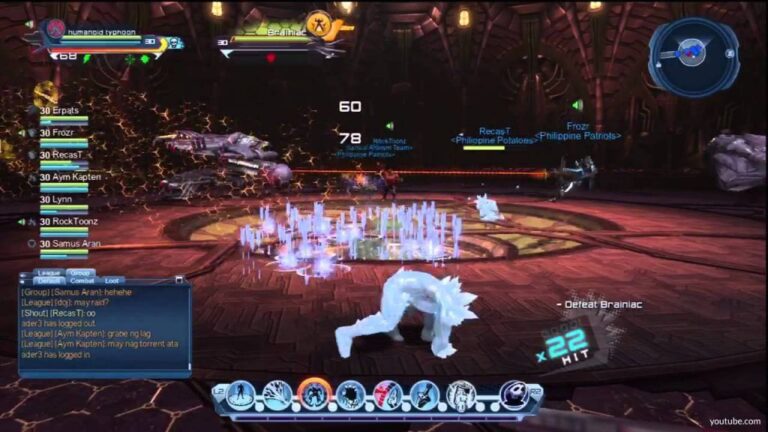The height and width of the screenshot is (432, 768).
Task: Switch to the League chat tab
Action: [49, 272]
